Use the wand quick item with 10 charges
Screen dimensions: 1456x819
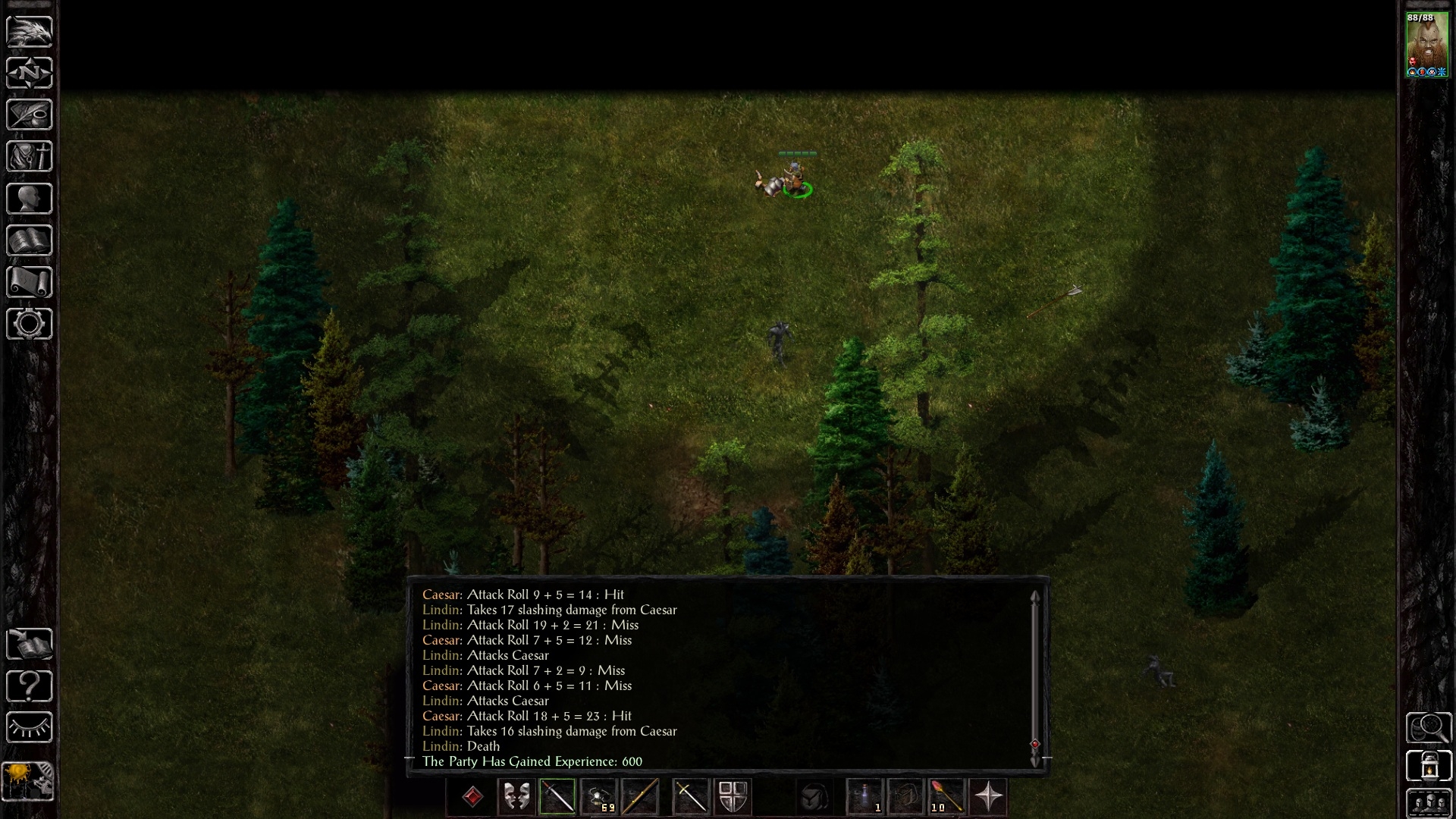946,797
